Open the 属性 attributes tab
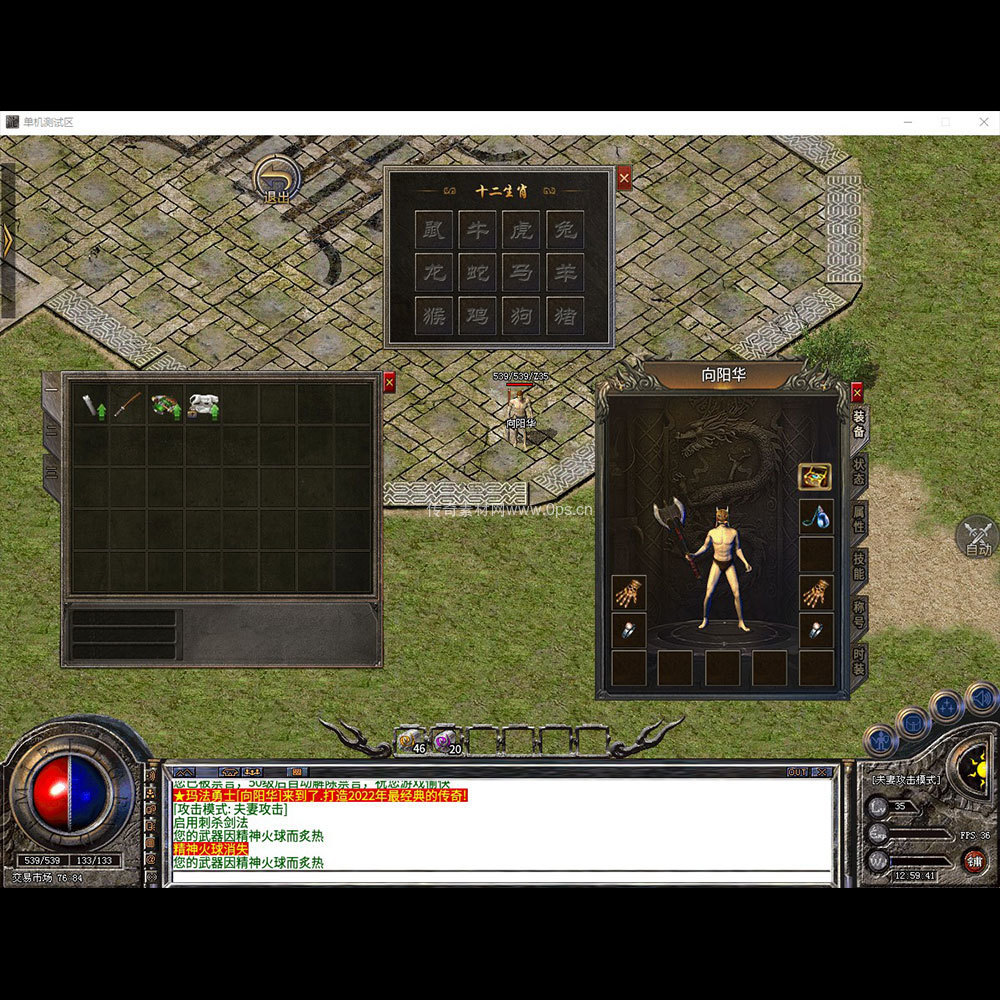The image size is (1000, 1000). pos(858,518)
